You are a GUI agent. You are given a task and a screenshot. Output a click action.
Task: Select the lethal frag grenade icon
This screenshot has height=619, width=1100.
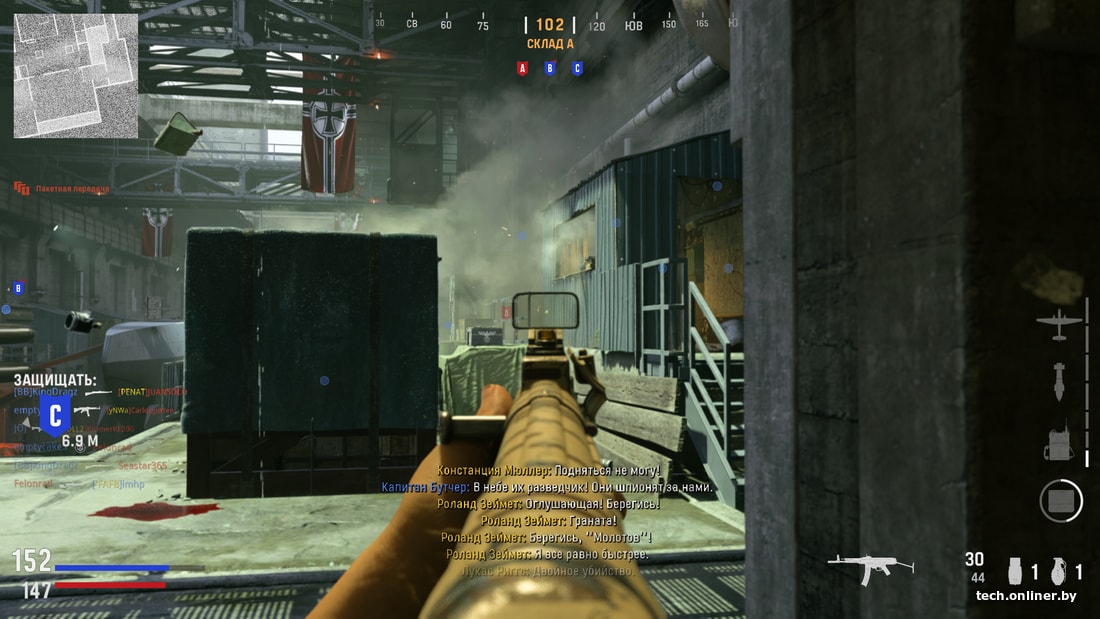pos(1060,571)
